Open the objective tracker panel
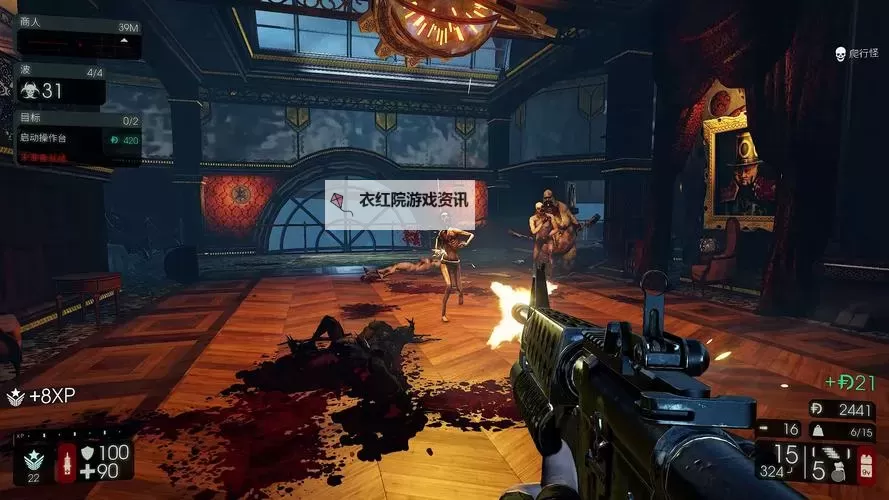The width and height of the screenshot is (889, 500). 78,140
